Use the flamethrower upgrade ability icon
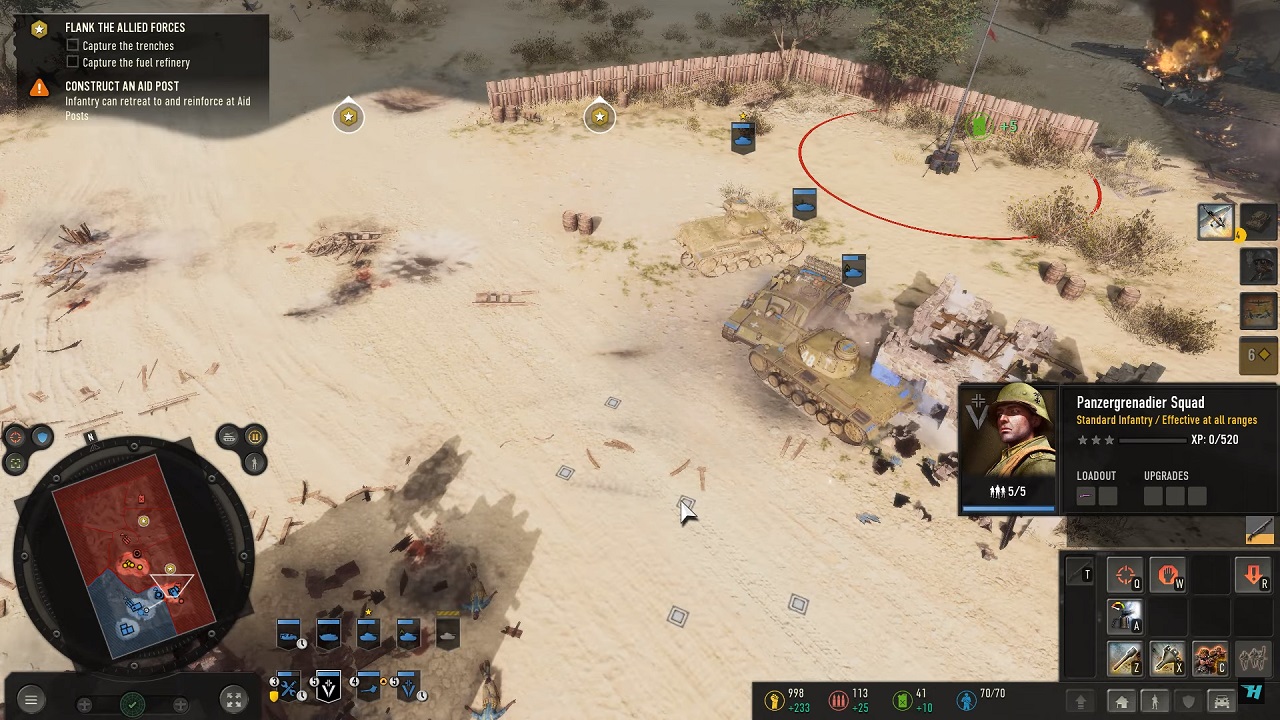This screenshot has height=720, width=1280. 1125,618
